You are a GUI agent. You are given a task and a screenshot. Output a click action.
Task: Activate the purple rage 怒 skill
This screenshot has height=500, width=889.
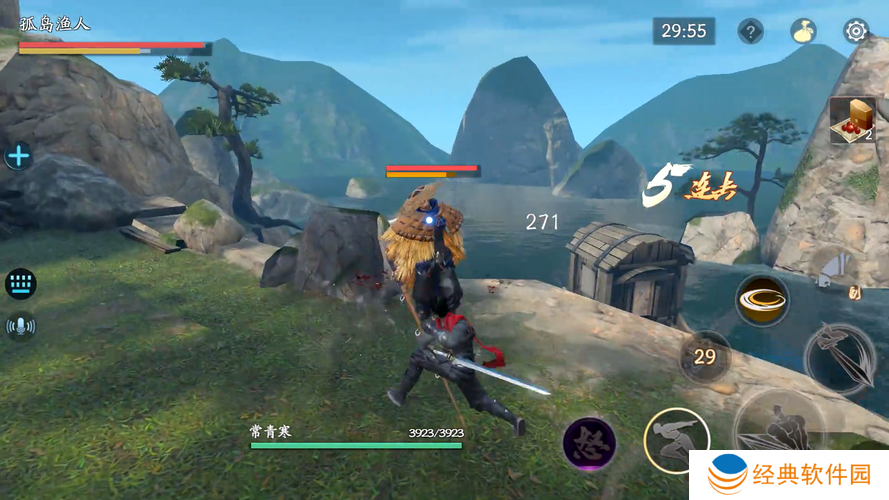(x=588, y=443)
